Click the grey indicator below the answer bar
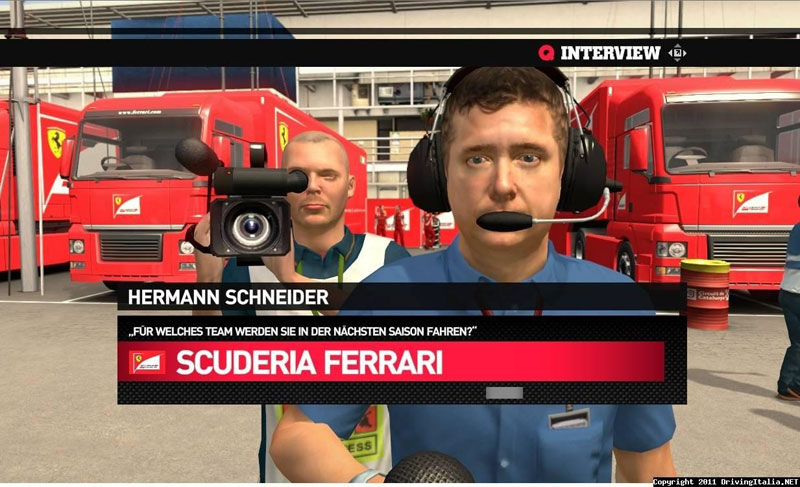The height and width of the screenshot is (487, 800). click(504, 393)
